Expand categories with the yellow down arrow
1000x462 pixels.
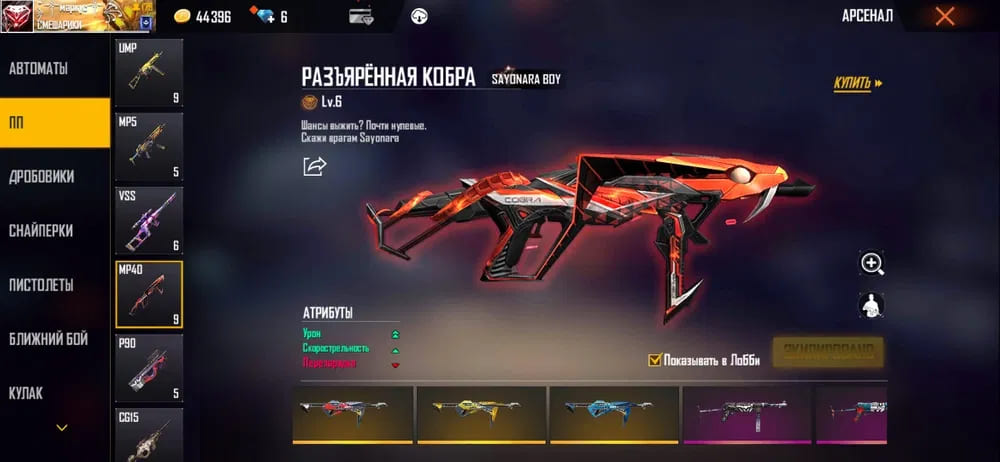click(62, 428)
